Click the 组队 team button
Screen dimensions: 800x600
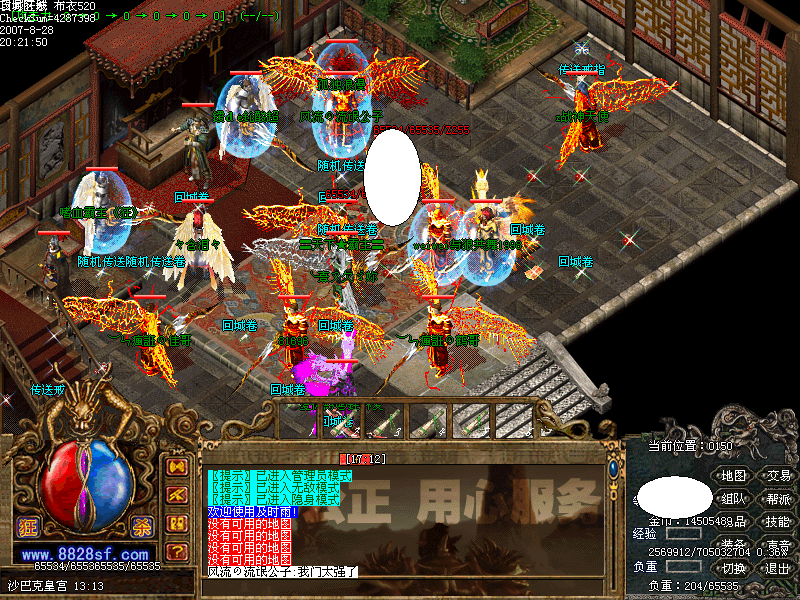coord(734,499)
